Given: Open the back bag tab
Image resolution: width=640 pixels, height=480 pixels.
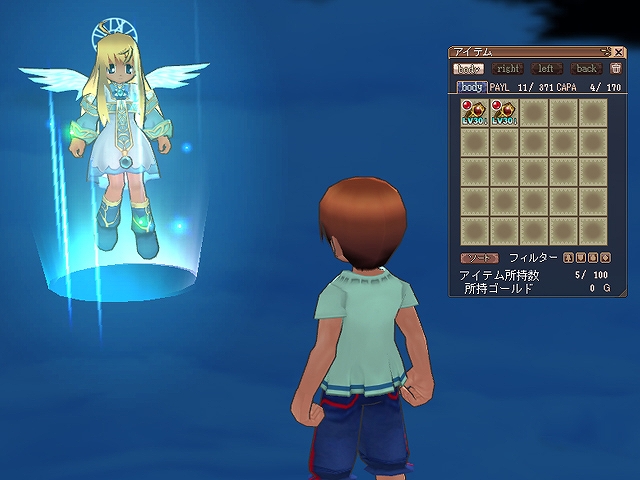Looking at the screenshot, I should [586, 69].
